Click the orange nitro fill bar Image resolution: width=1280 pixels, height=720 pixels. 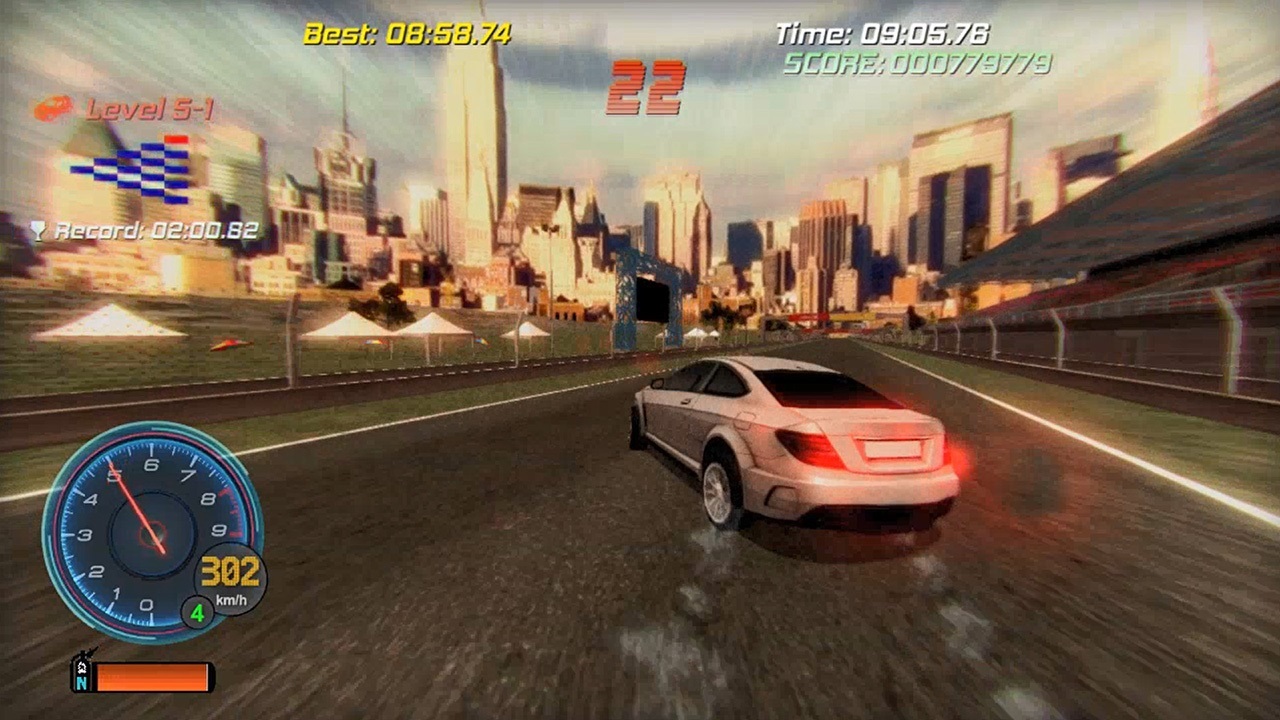click(155, 678)
